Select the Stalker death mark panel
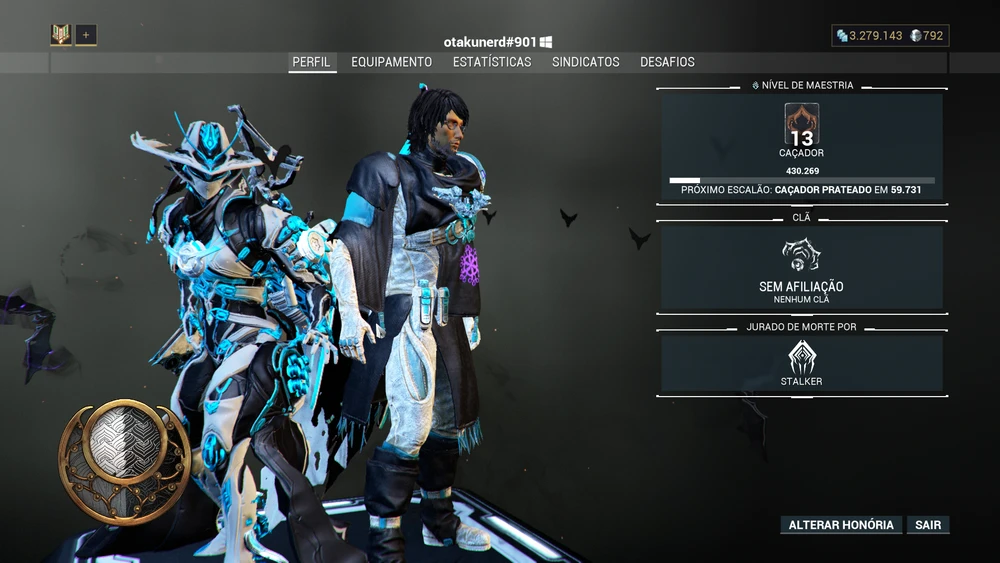 [x=801, y=362]
